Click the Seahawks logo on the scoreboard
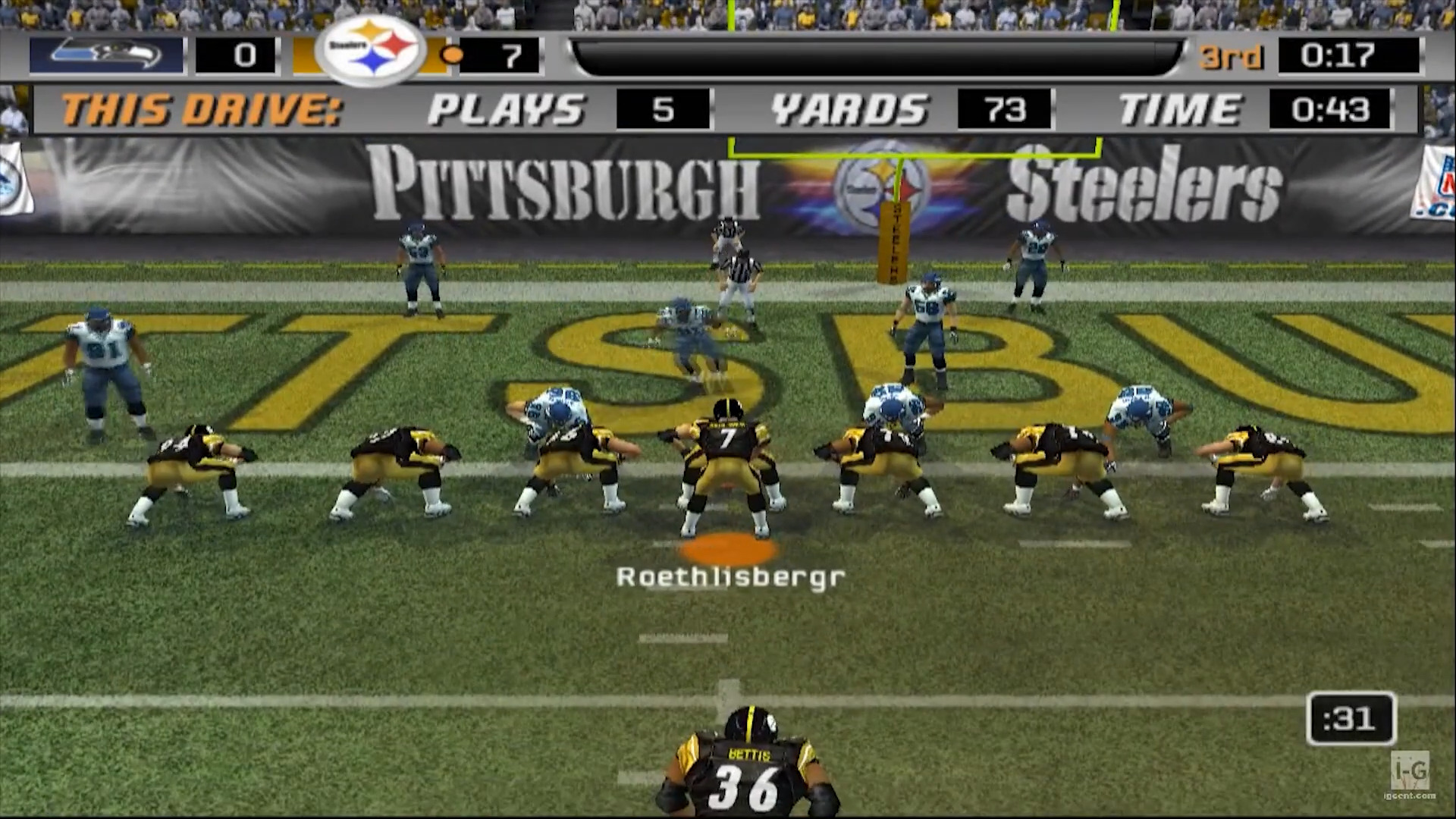 point(106,55)
